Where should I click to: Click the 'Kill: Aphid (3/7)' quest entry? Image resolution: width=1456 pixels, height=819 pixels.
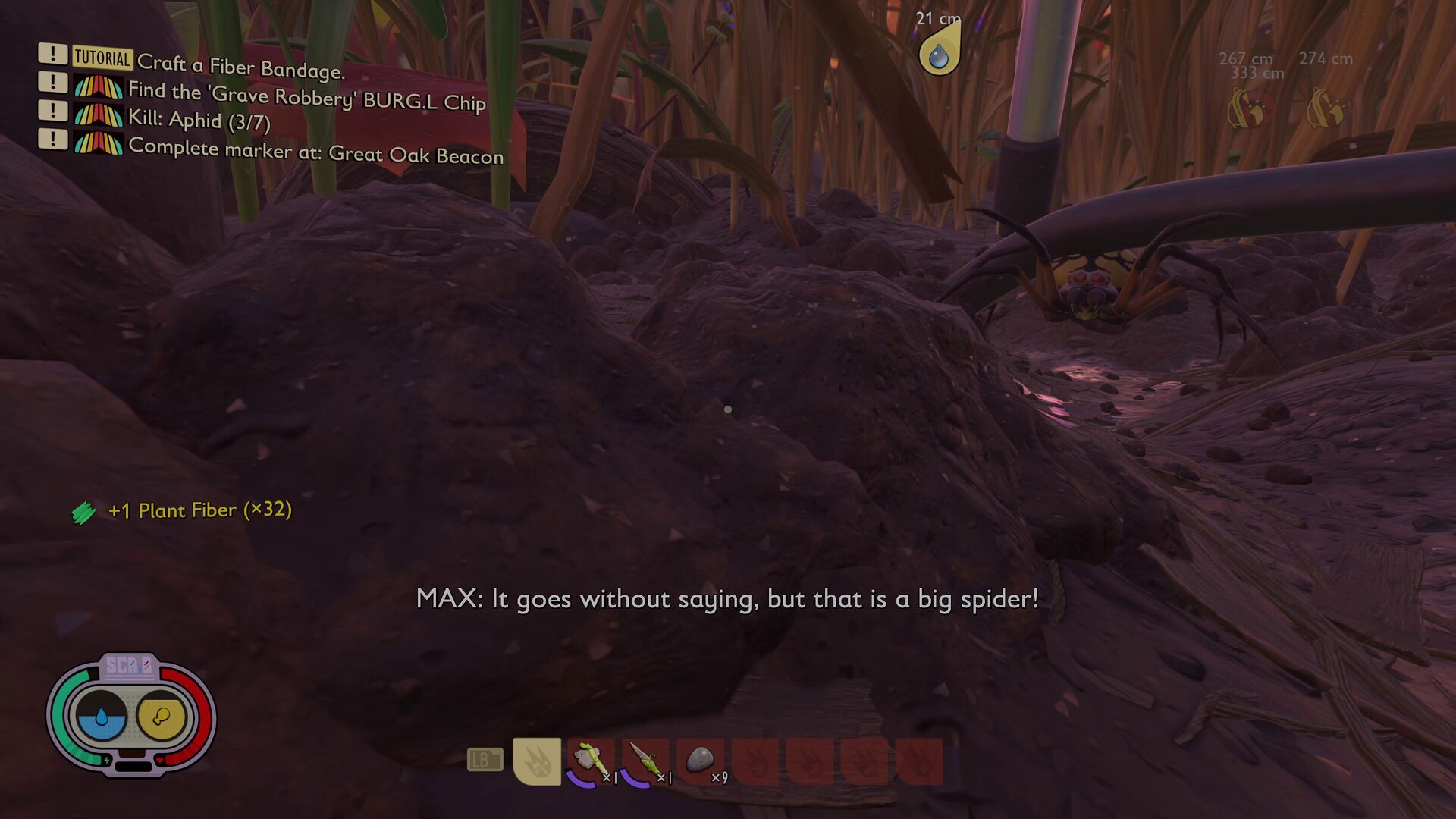click(x=199, y=120)
